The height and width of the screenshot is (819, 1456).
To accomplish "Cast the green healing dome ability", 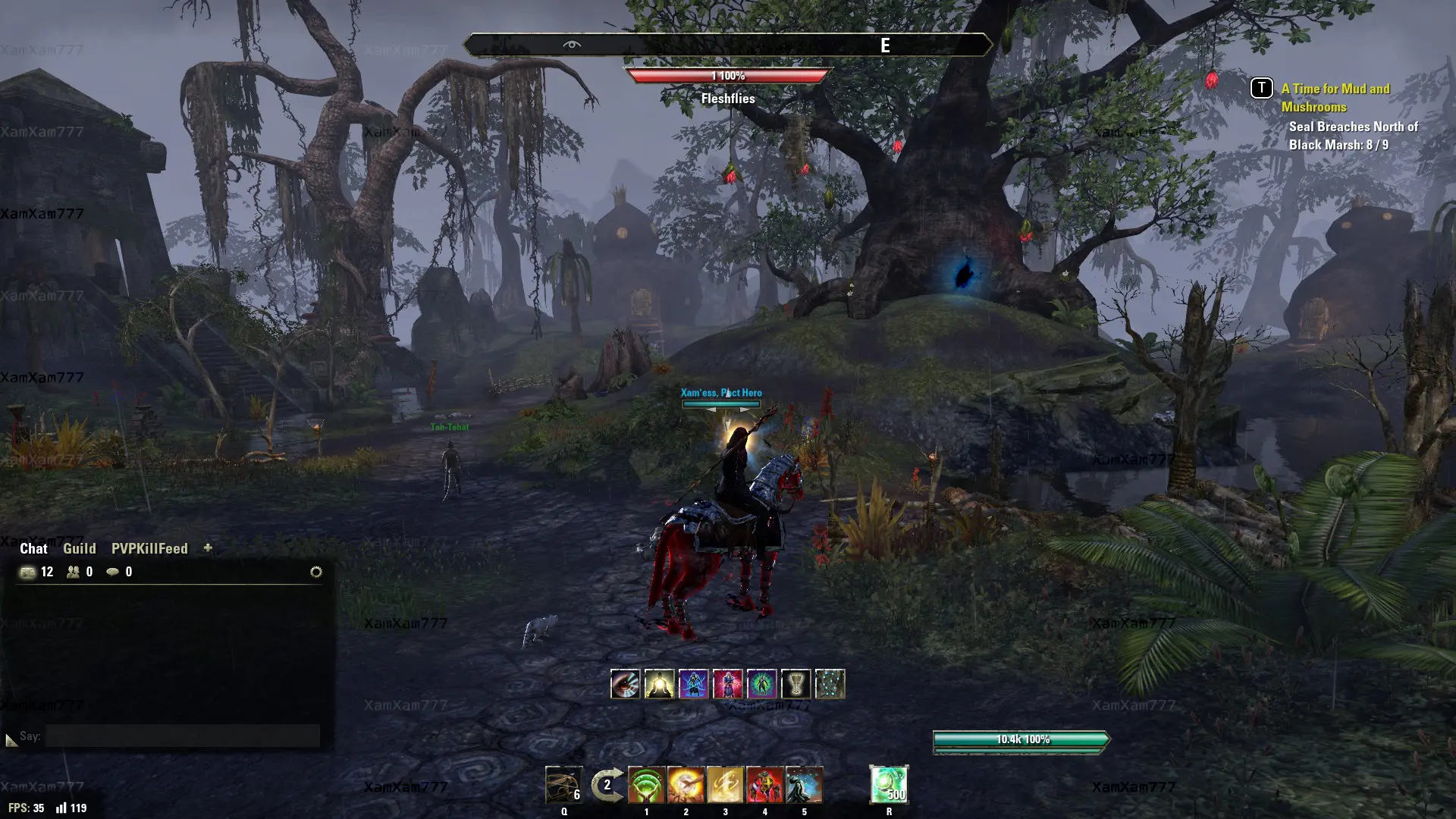I will (646, 785).
